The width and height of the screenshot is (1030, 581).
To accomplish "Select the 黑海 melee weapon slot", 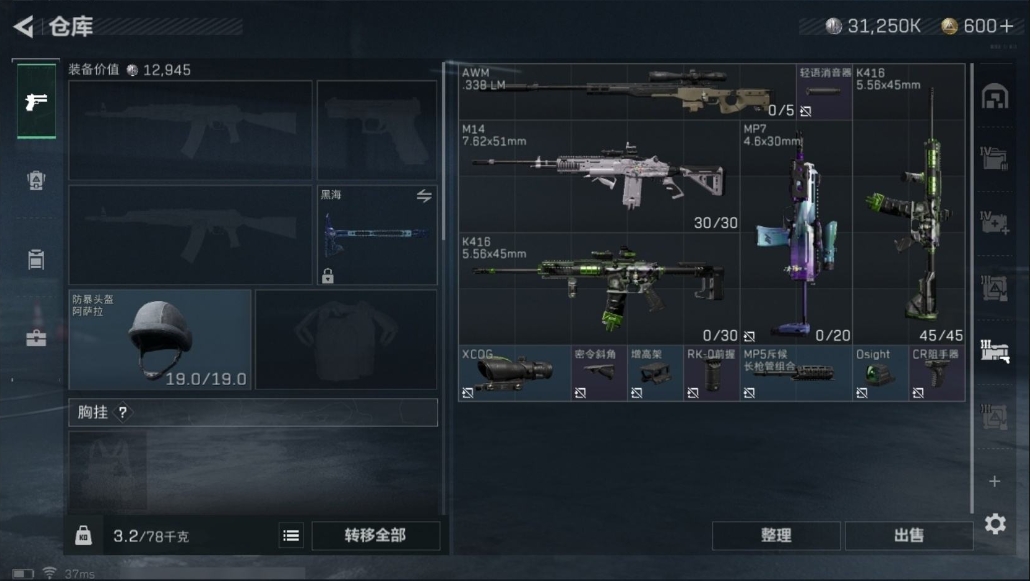I will (x=377, y=235).
